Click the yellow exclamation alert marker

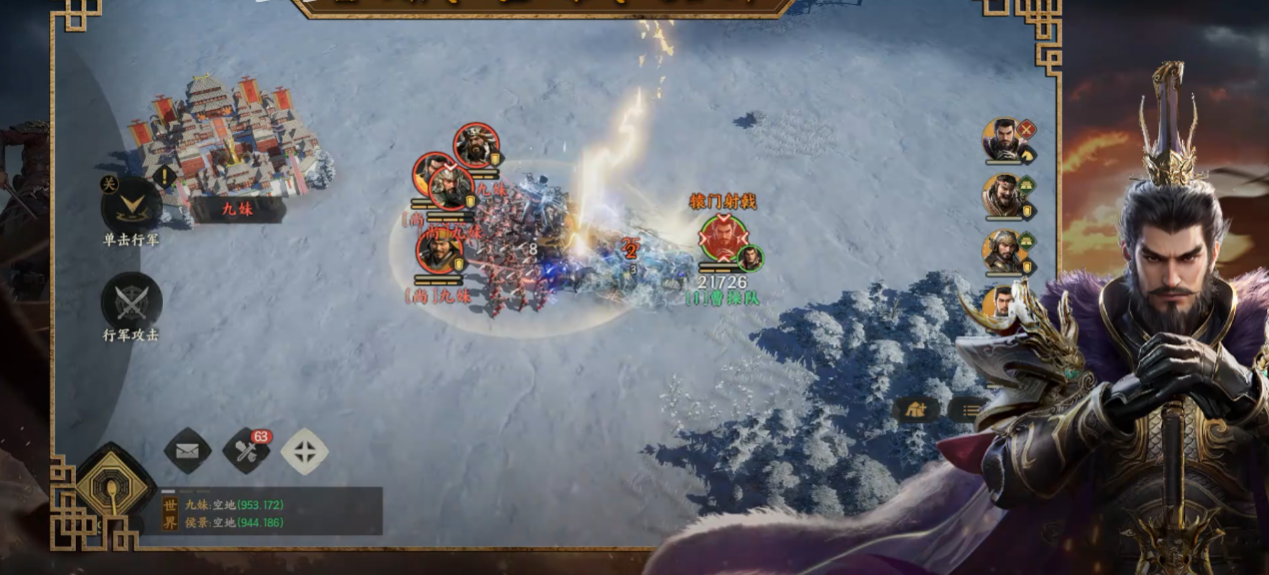pos(165,177)
